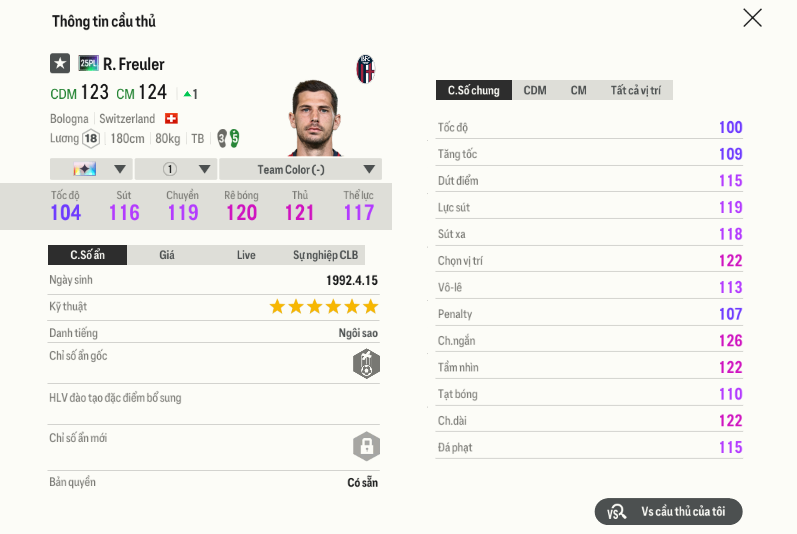797x534 pixels.
Task: Show the Sự nghiệp CLB tab
Action: point(325,255)
